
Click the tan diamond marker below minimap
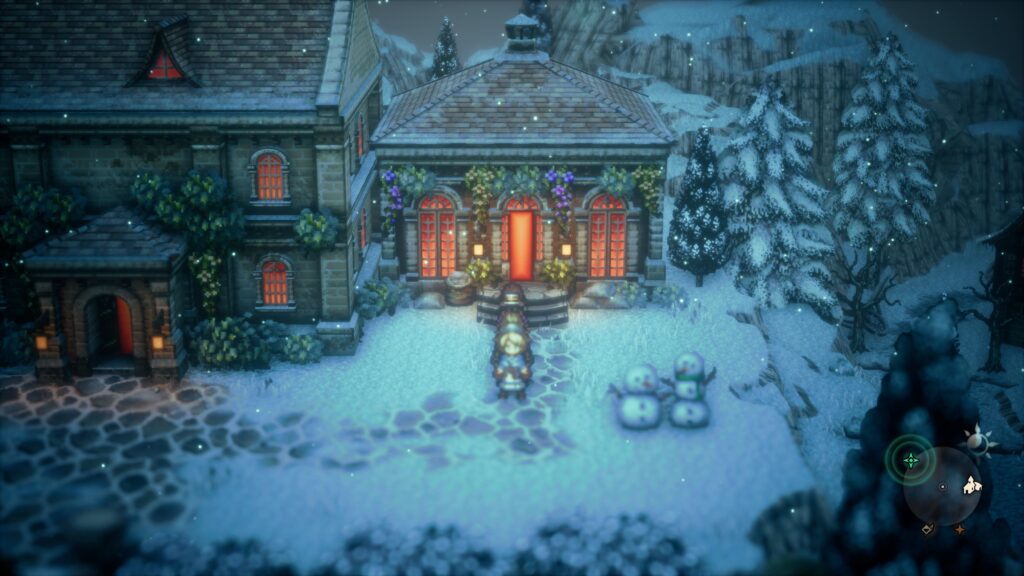(927, 527)
